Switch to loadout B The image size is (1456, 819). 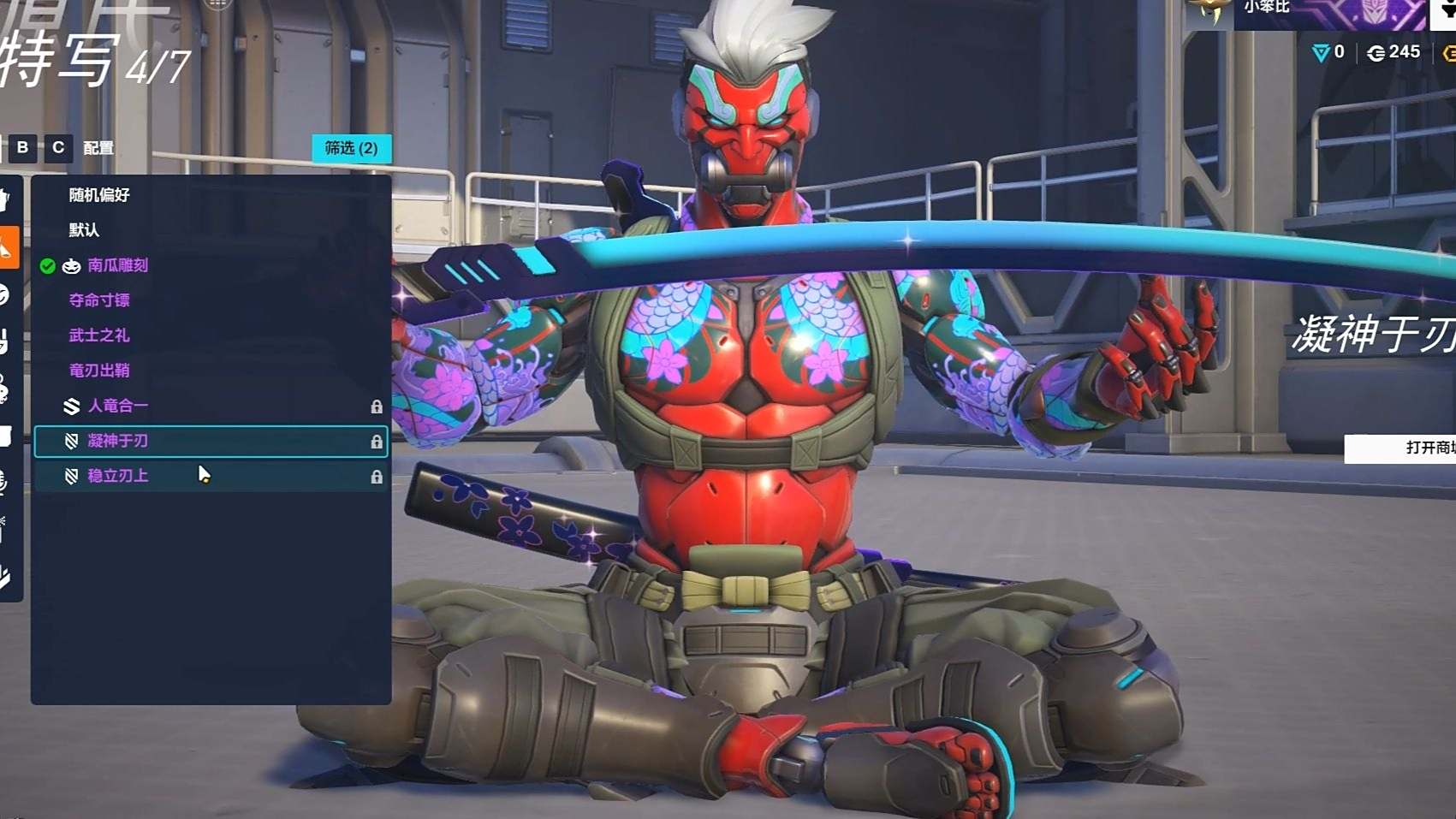(23, 147)
